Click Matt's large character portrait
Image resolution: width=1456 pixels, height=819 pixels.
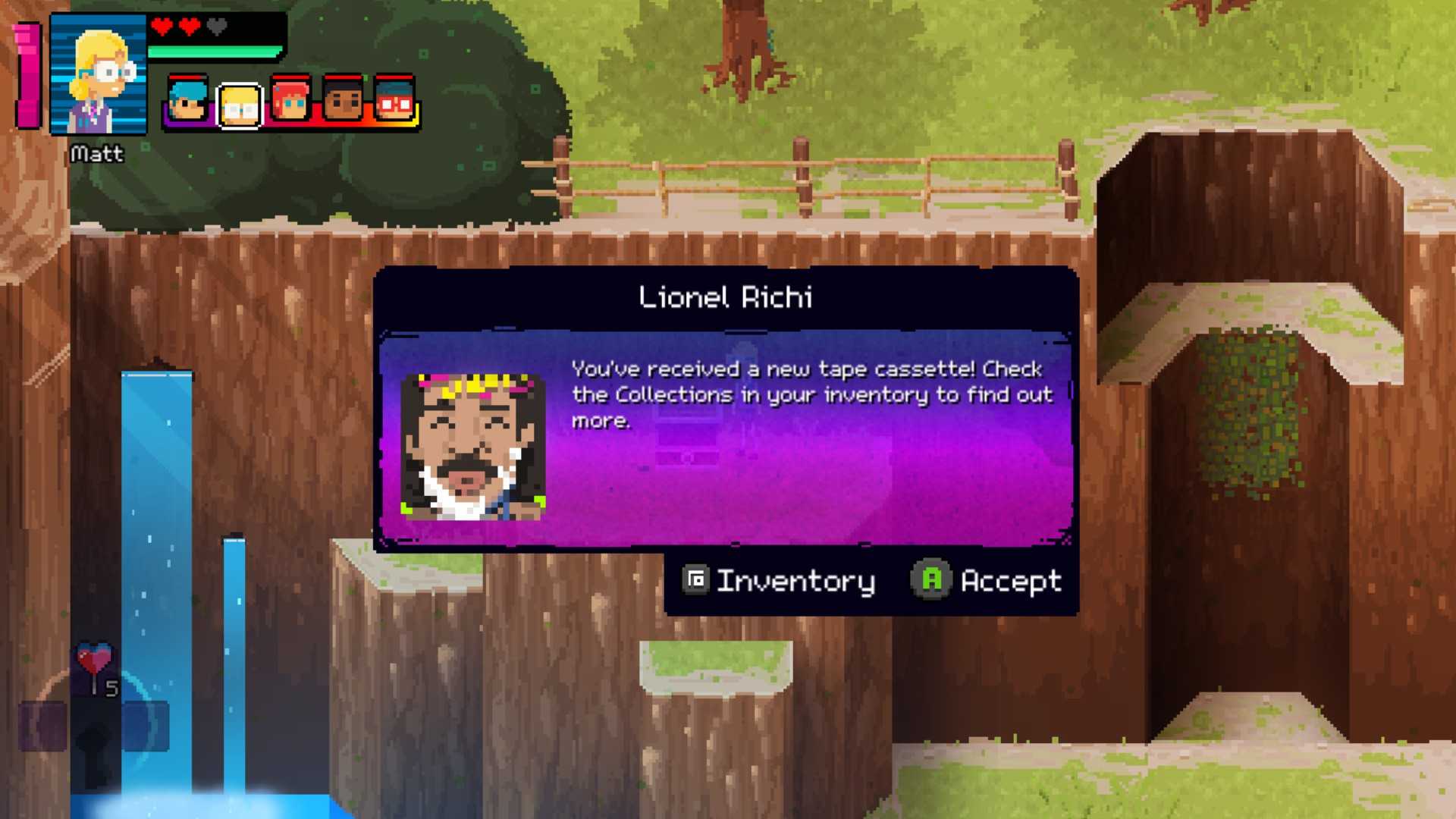tap(98, 75)
